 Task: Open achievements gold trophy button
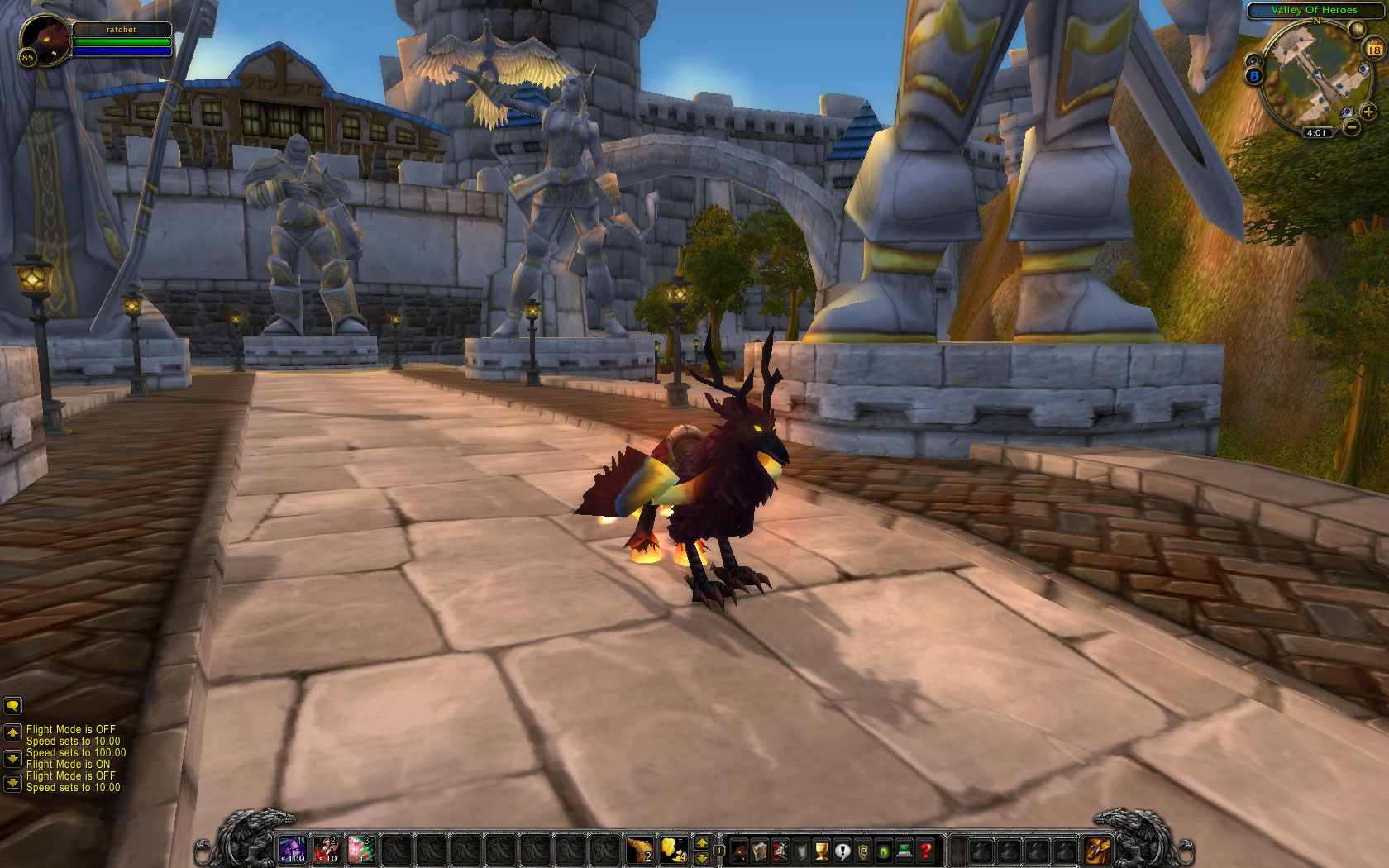click(822, 850)
